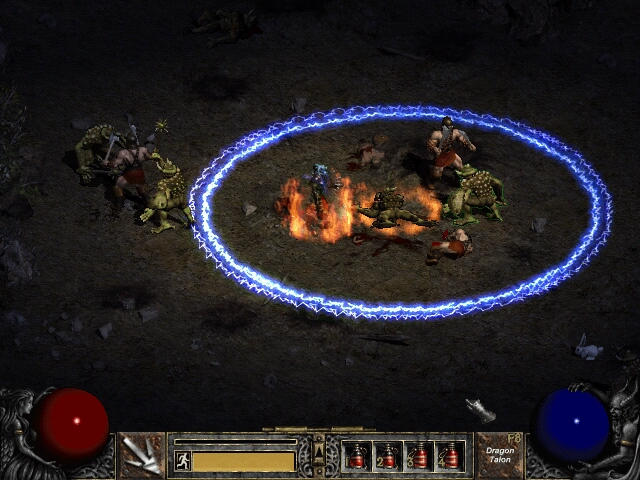The width and height of the screenshot is (640, 480).
Task: Drink the red potion in belt slot 2
Action: 387,456
